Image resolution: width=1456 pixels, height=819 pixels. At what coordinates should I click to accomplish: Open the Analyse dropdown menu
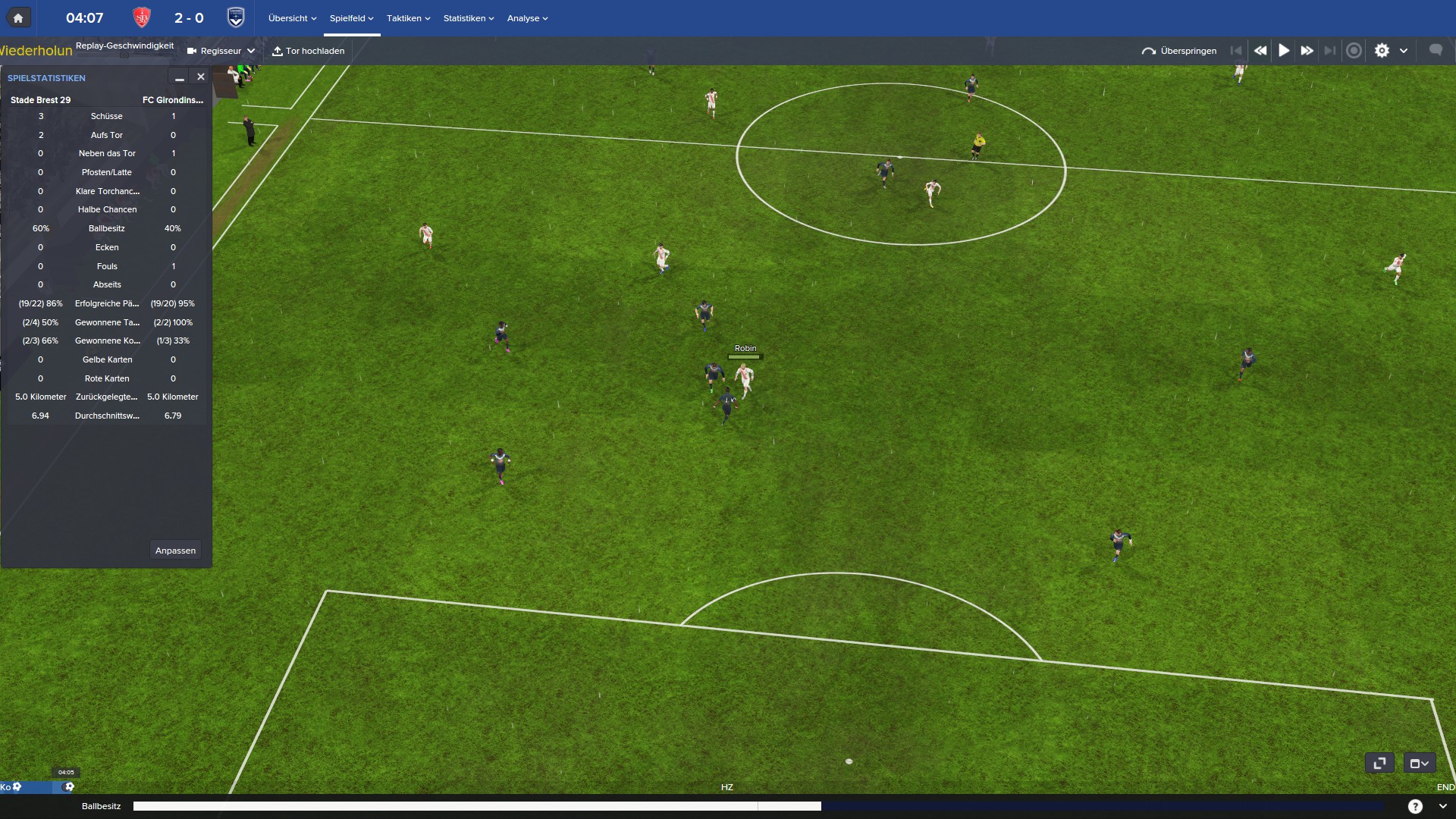527,18
